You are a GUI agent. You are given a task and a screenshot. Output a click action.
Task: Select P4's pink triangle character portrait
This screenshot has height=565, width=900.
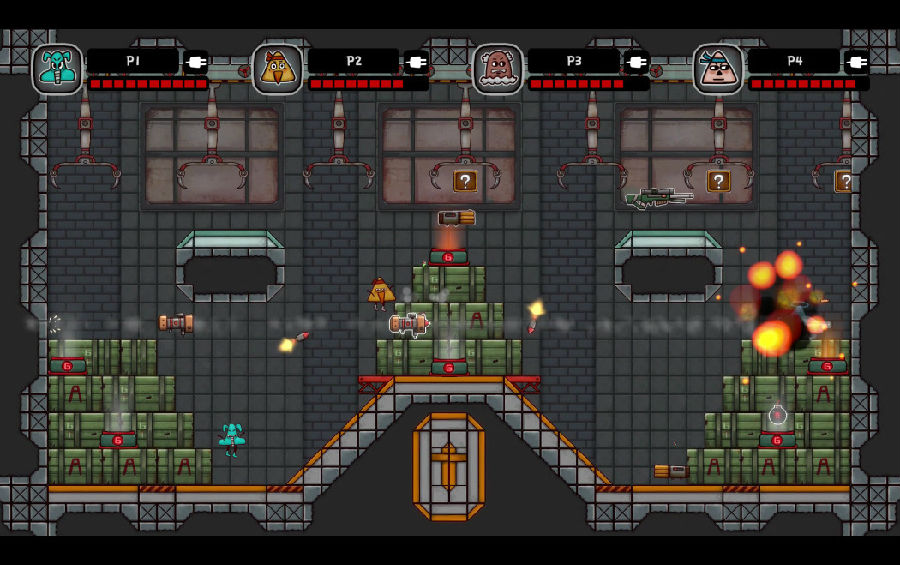[x=718, y=69]
